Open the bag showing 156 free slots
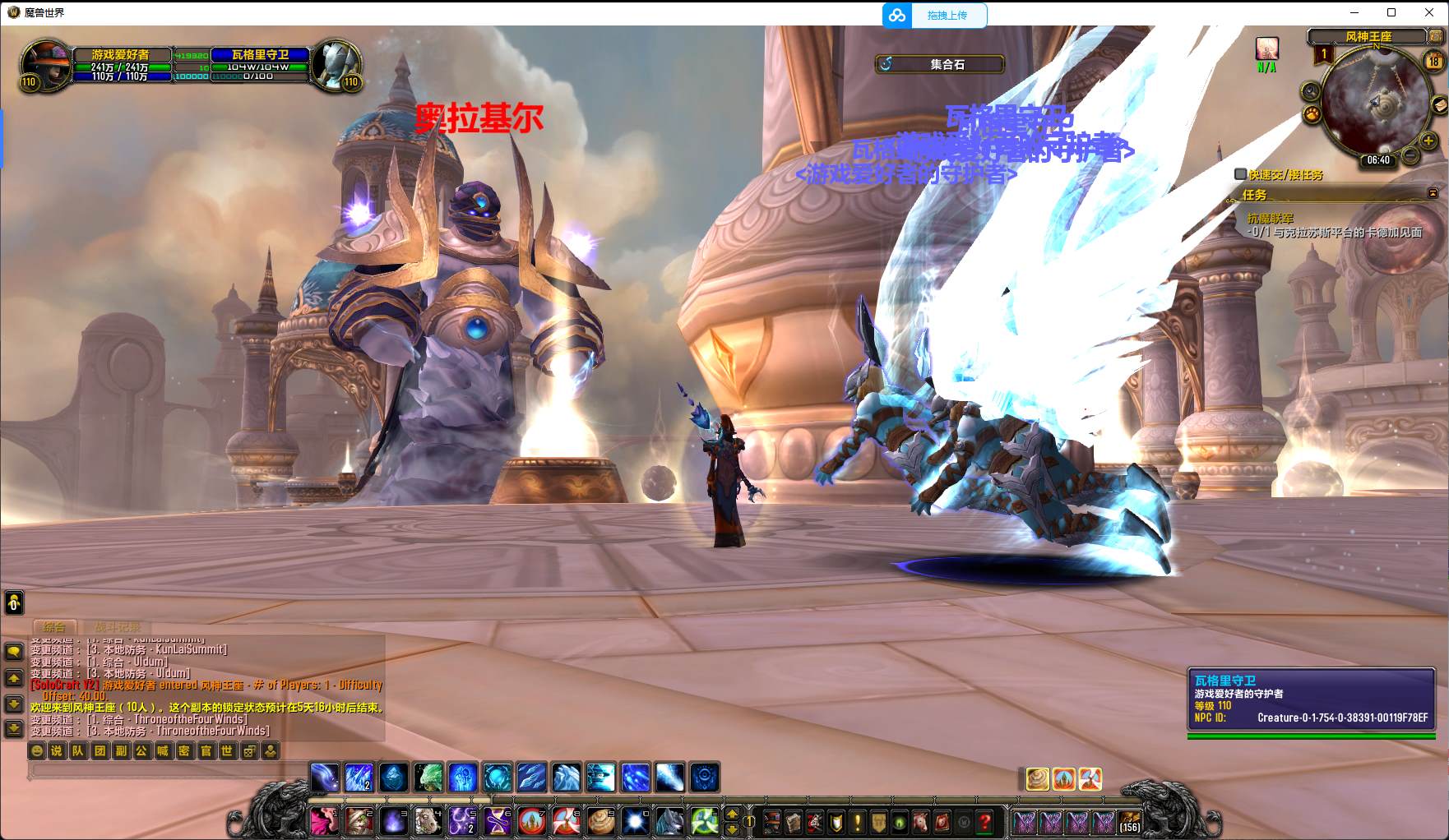Screen dimensions: 1449x840 coord(1130,822)
